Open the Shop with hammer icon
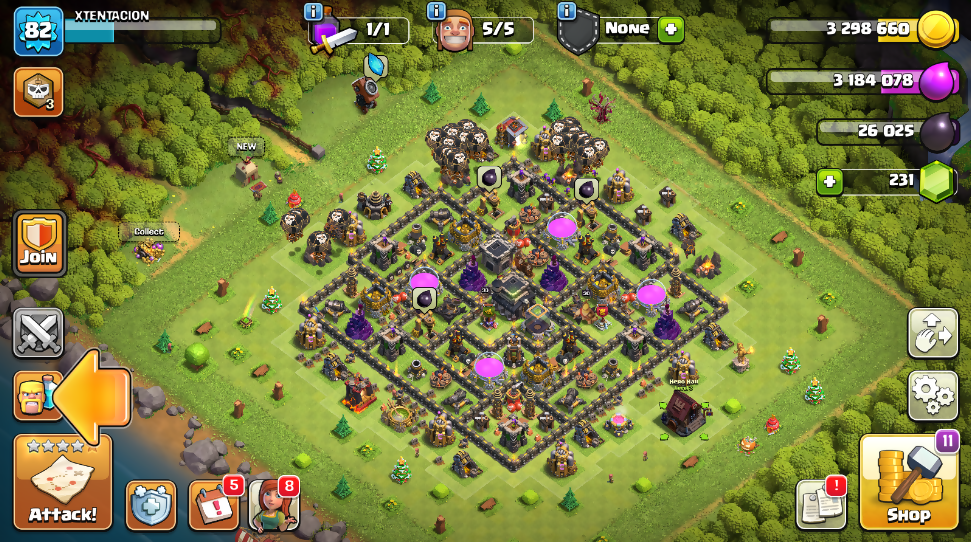The image size is (971, 542). pyautogui.click(x=908, y=484)
